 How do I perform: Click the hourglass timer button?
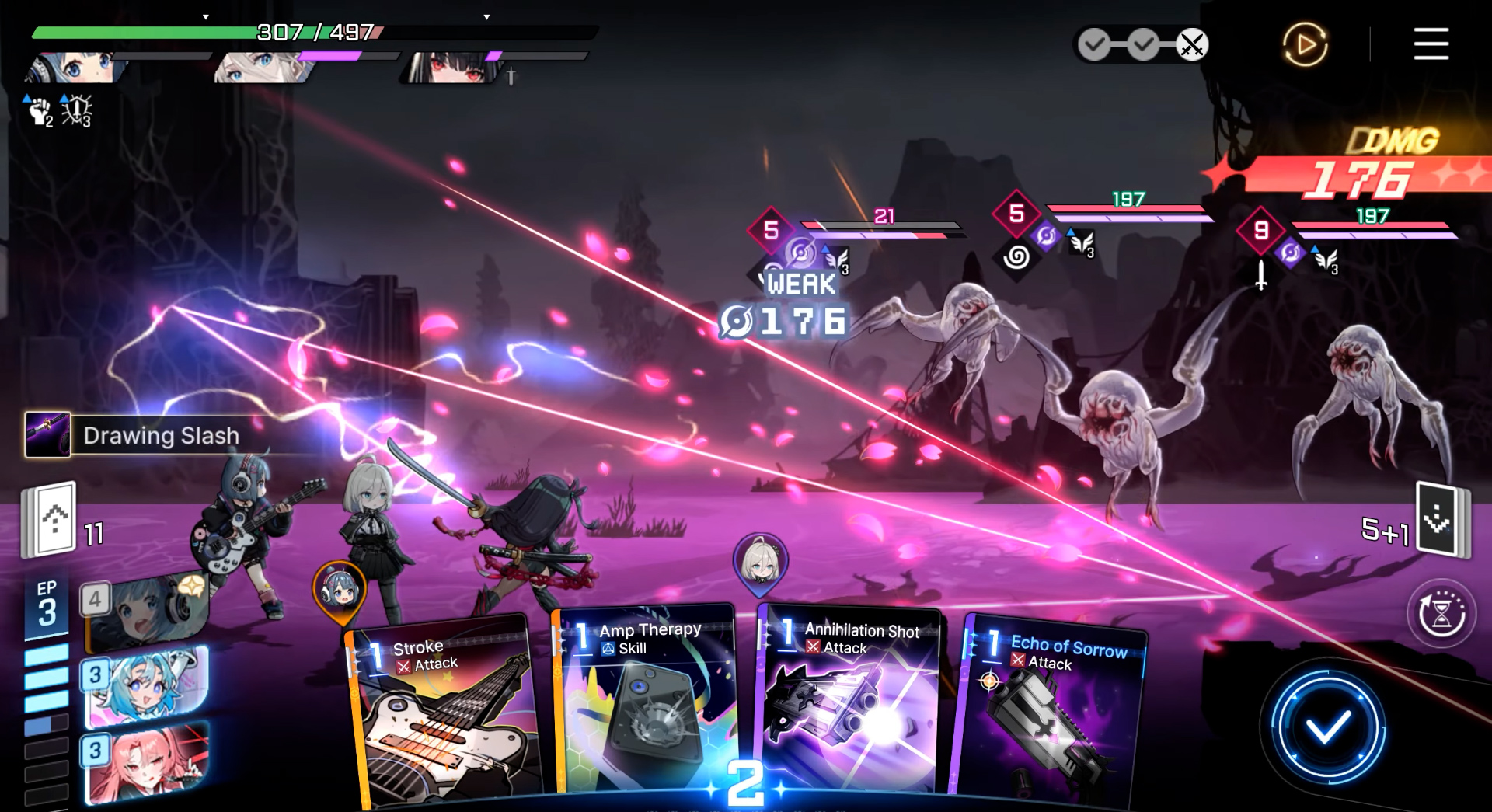1441,614
